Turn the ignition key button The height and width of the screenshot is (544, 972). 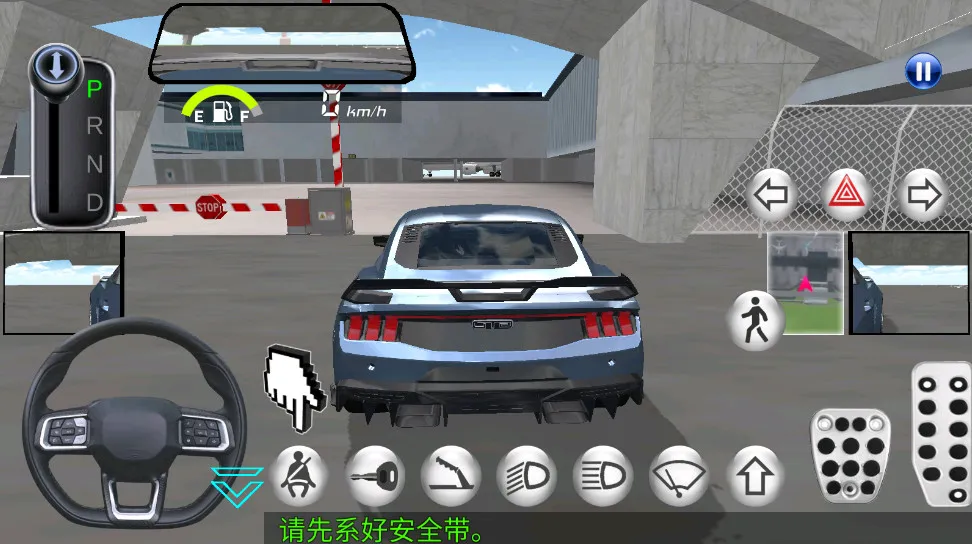click(x=375, y=473)
